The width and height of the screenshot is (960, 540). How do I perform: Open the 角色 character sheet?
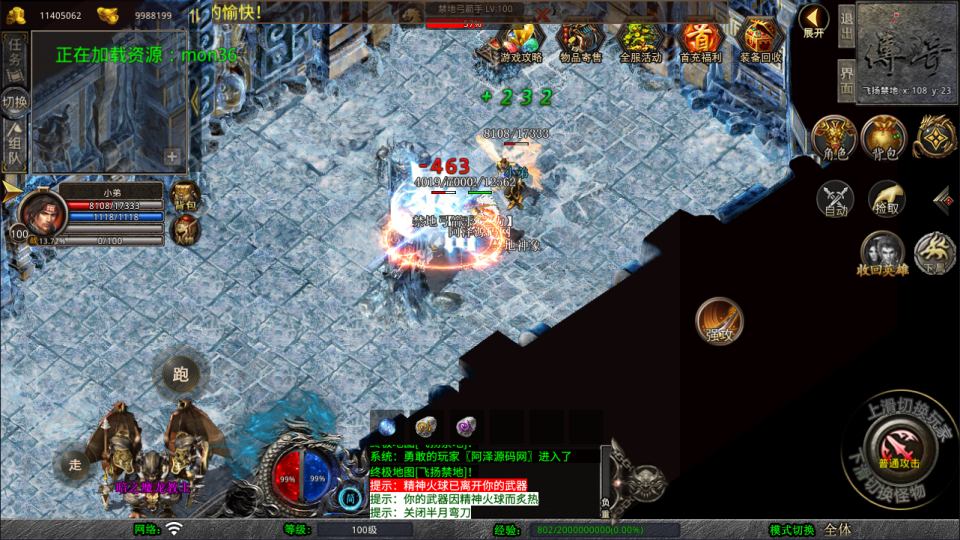(833, 137)
